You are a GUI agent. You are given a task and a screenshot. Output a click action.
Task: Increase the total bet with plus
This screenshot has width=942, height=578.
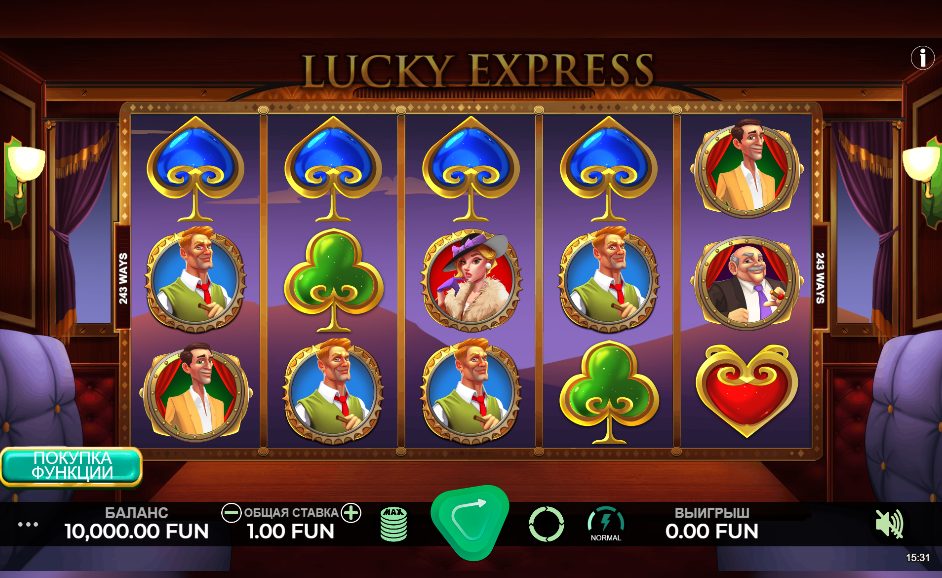tap(351, 513)
